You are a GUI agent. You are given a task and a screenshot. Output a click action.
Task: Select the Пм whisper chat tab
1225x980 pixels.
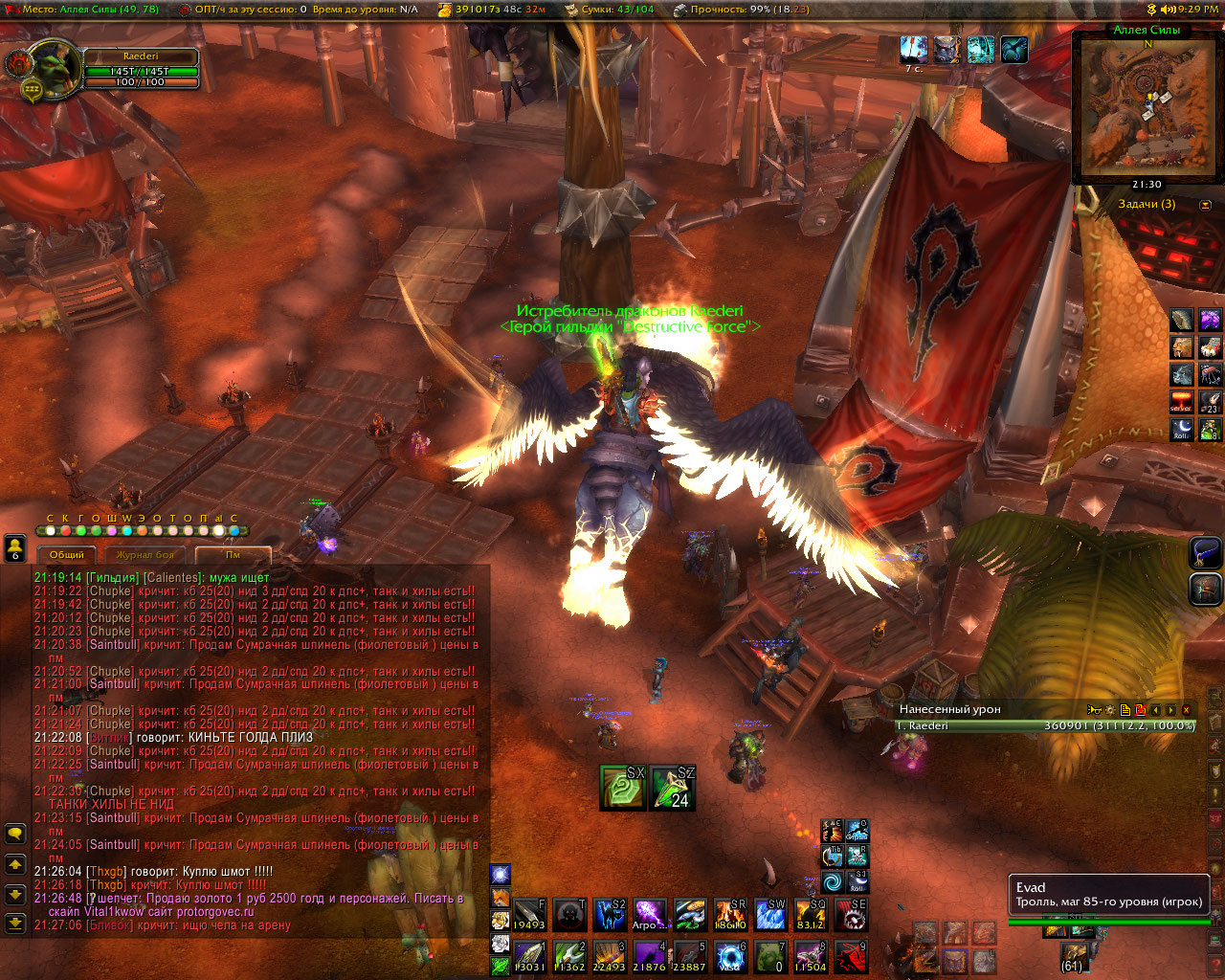tap(233, 555)
